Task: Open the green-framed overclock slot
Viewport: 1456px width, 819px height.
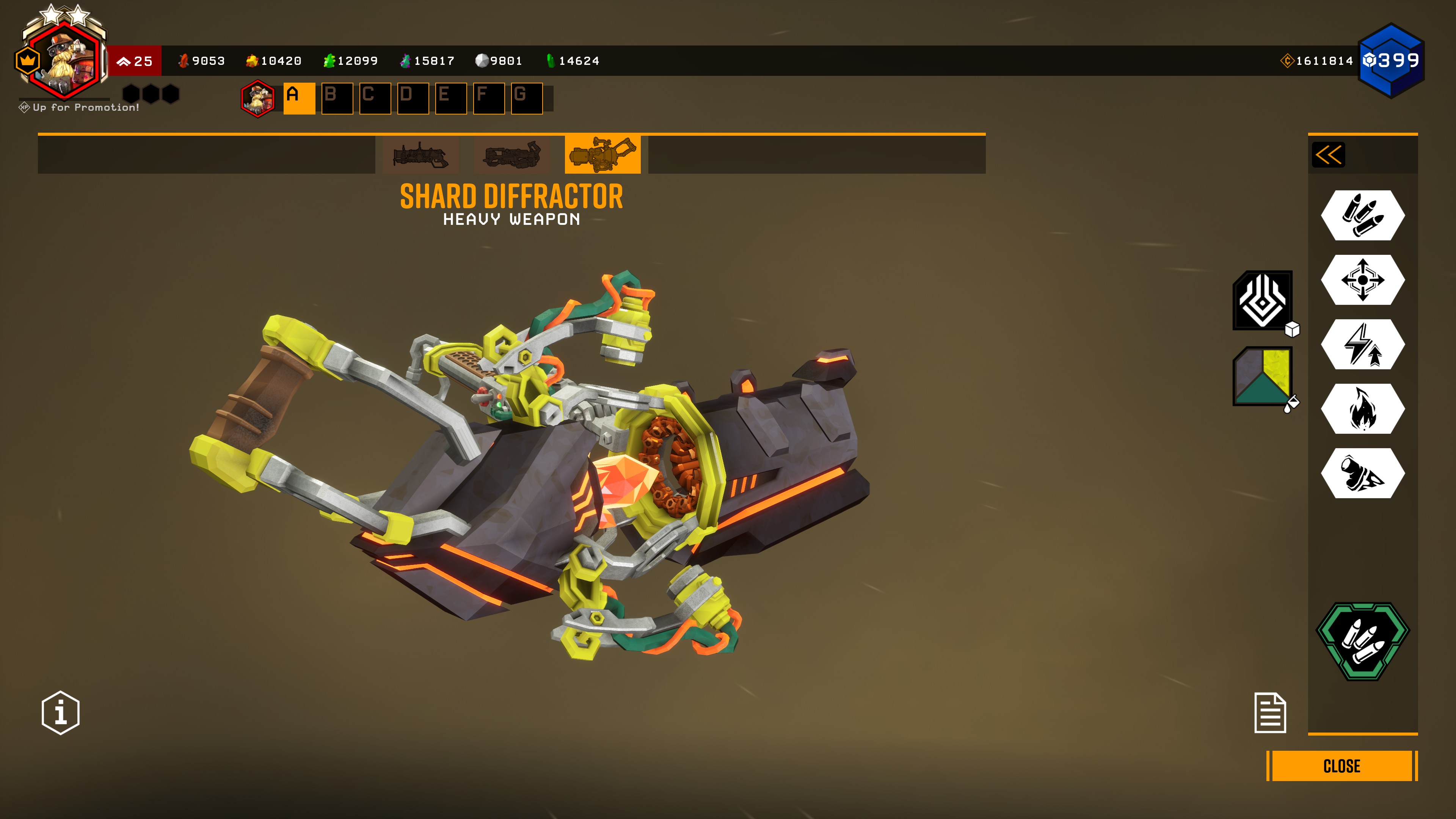Action: (1362, 642)
